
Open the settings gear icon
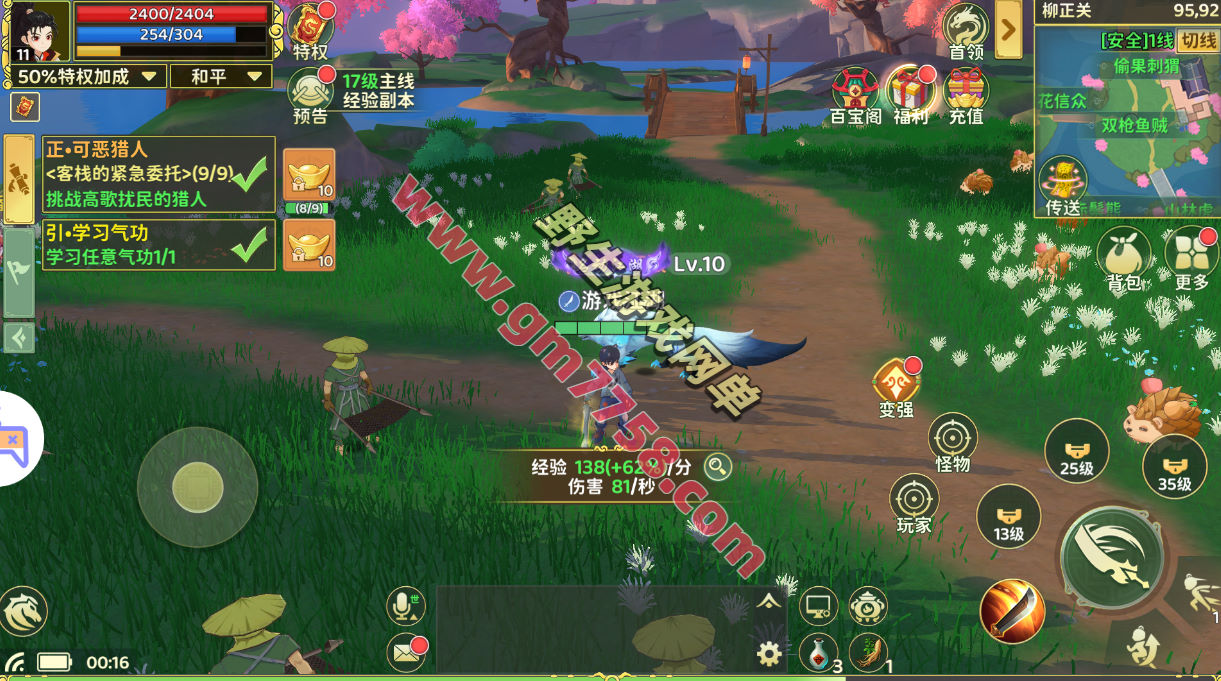pos(768,654)
